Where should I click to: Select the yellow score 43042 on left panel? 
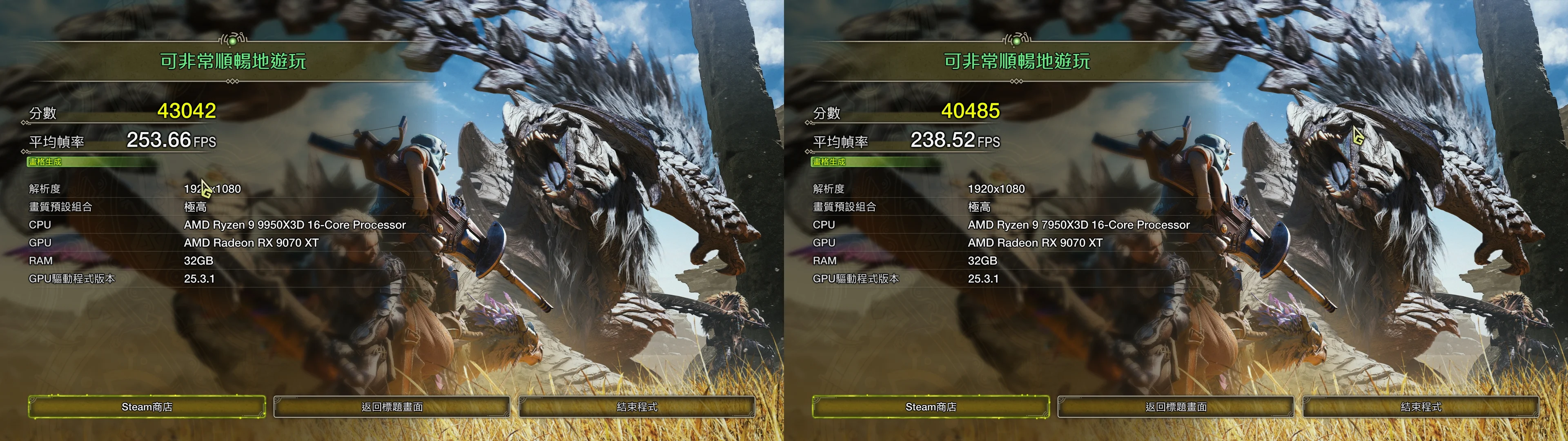[187, 111]
